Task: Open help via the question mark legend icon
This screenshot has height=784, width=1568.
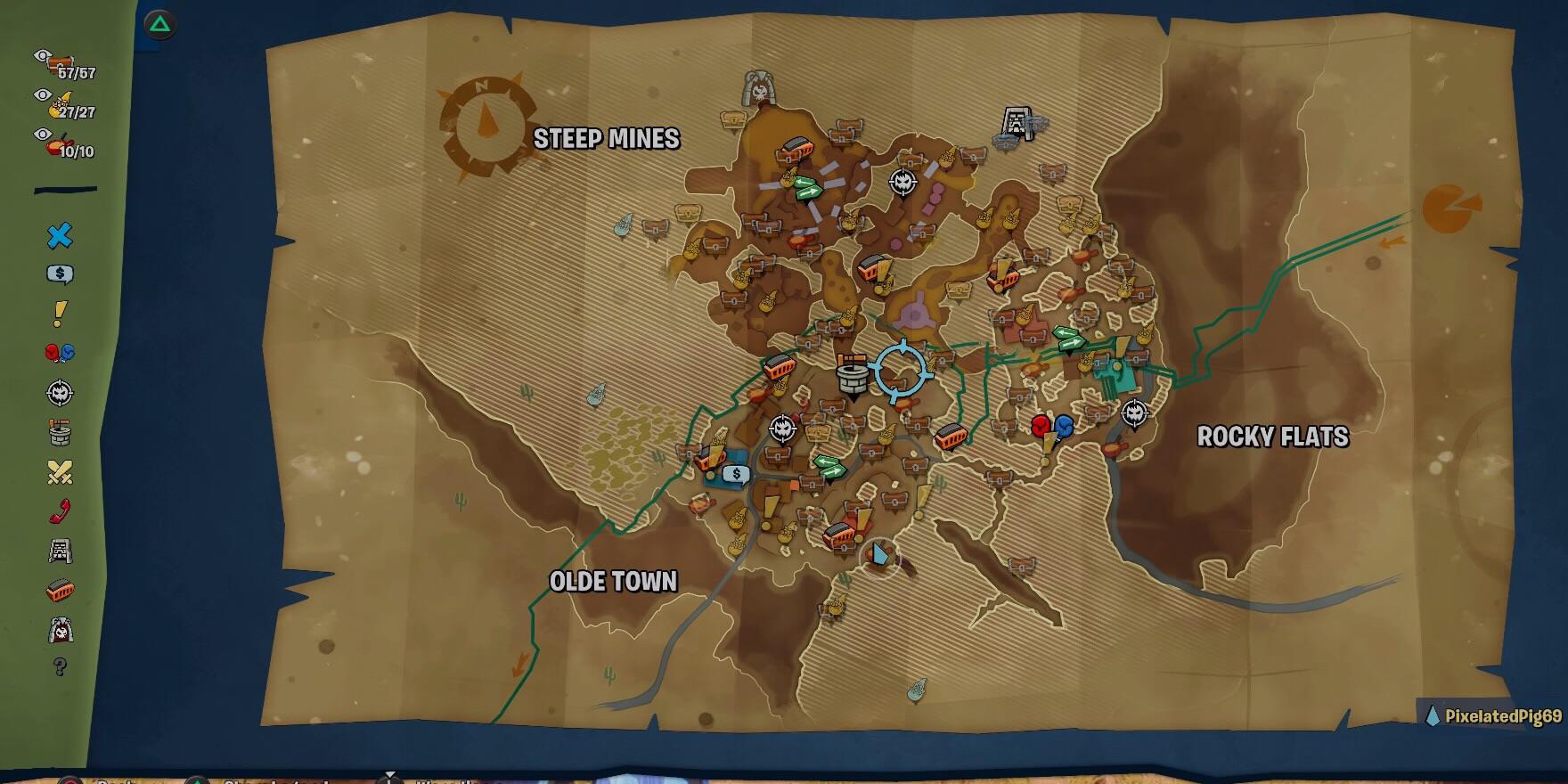Action: [59, 668]
